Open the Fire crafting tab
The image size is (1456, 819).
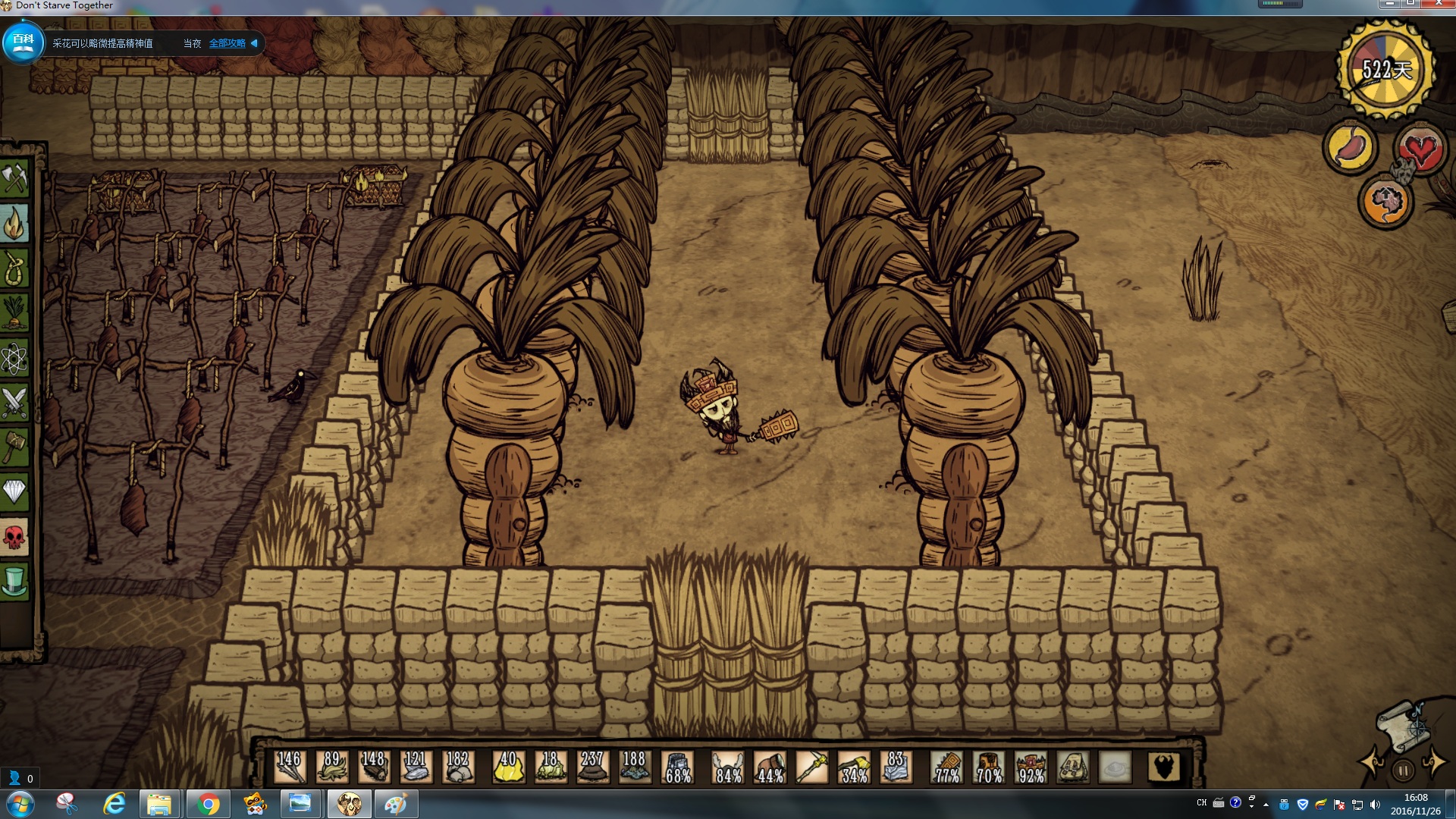click(x=14, y=224)
